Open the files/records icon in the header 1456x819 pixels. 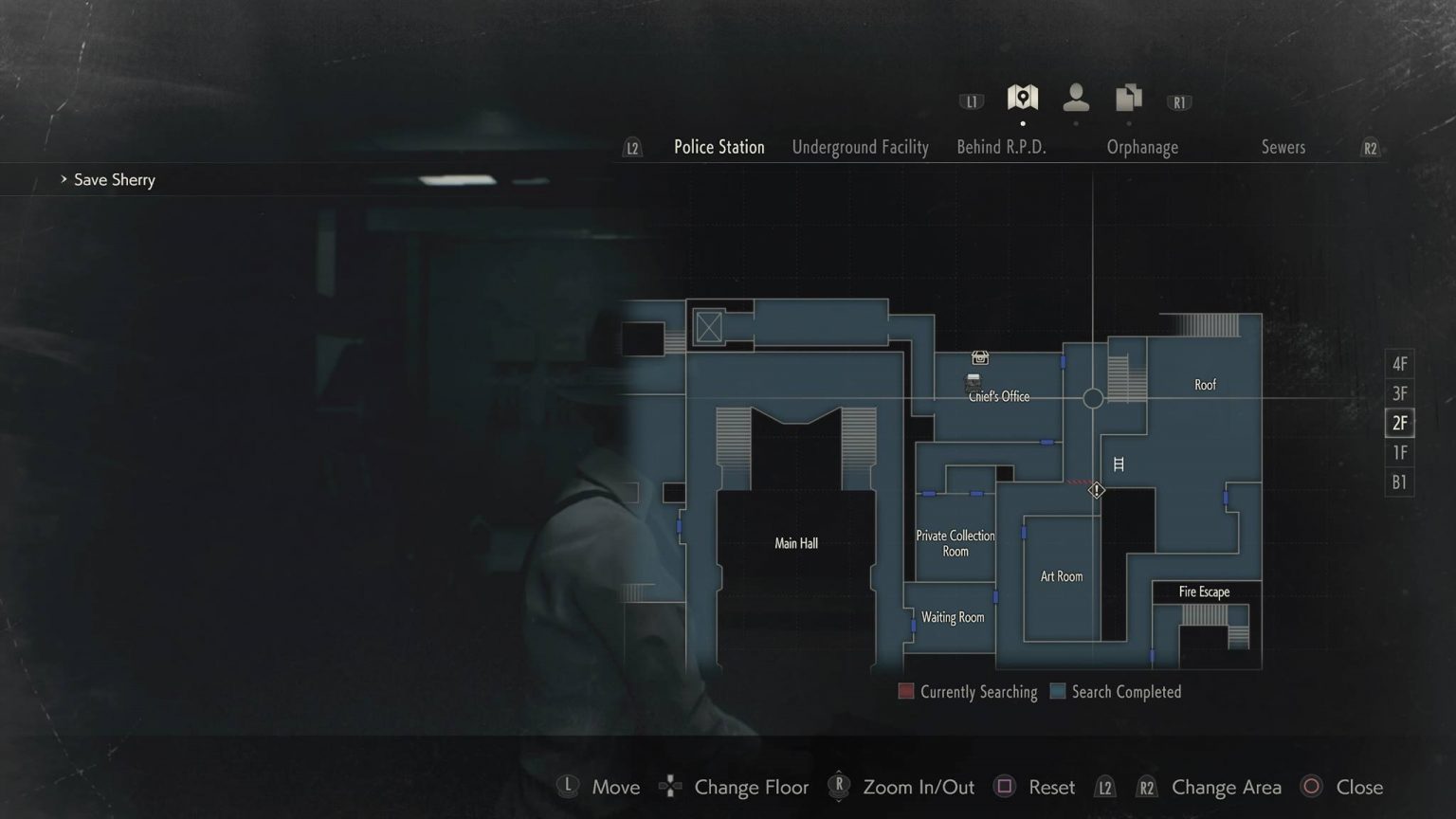tap(1128, 97)
